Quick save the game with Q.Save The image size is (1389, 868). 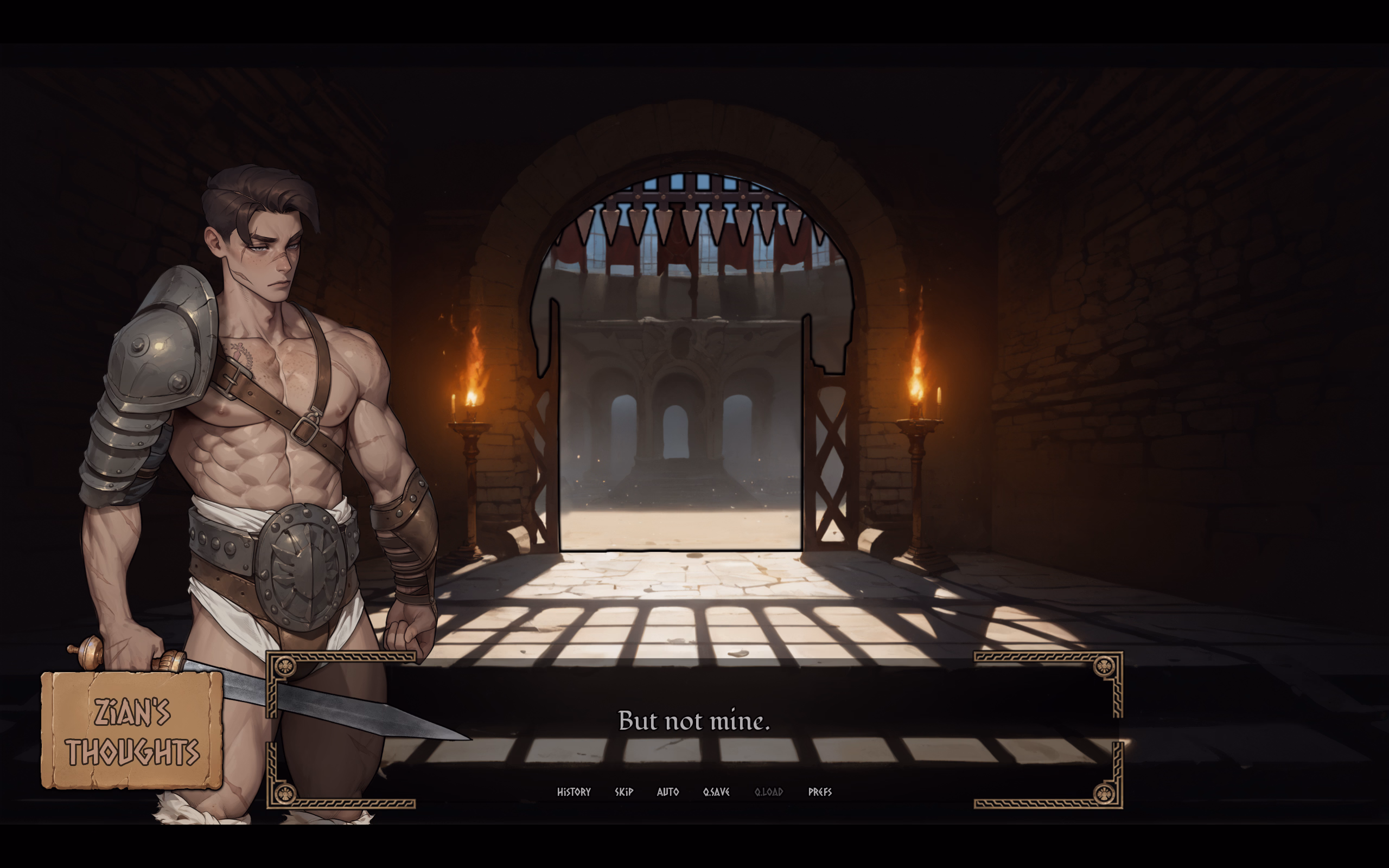coord(716,792)
